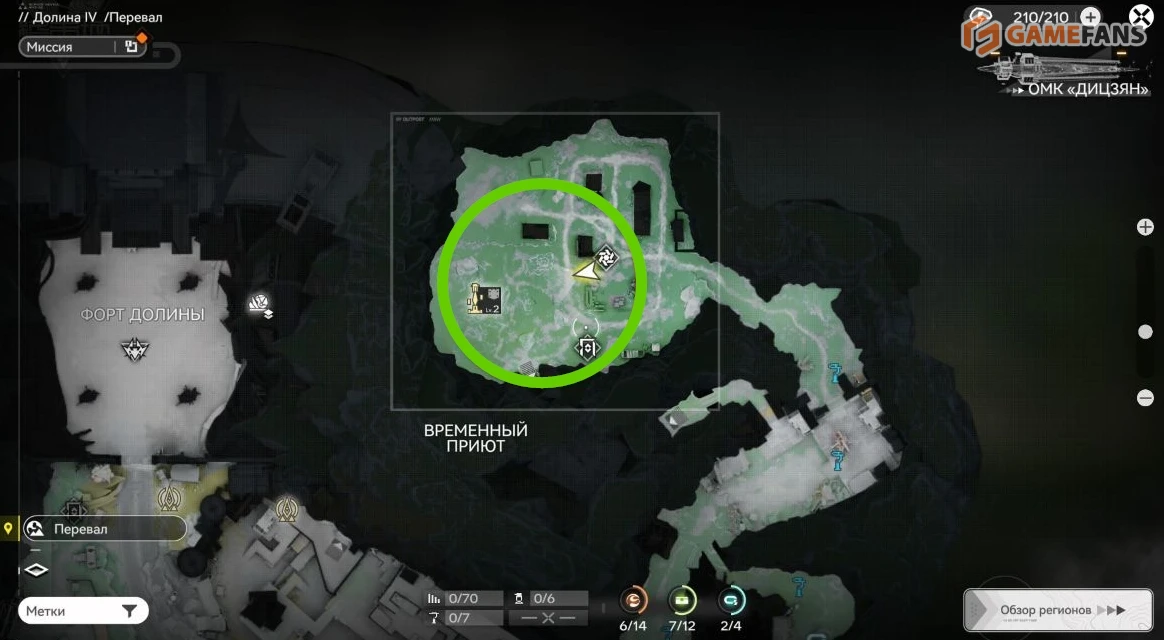Select the Перевал area selector
This screenshot has width=1164, height=640.
[x=104, y=529]
